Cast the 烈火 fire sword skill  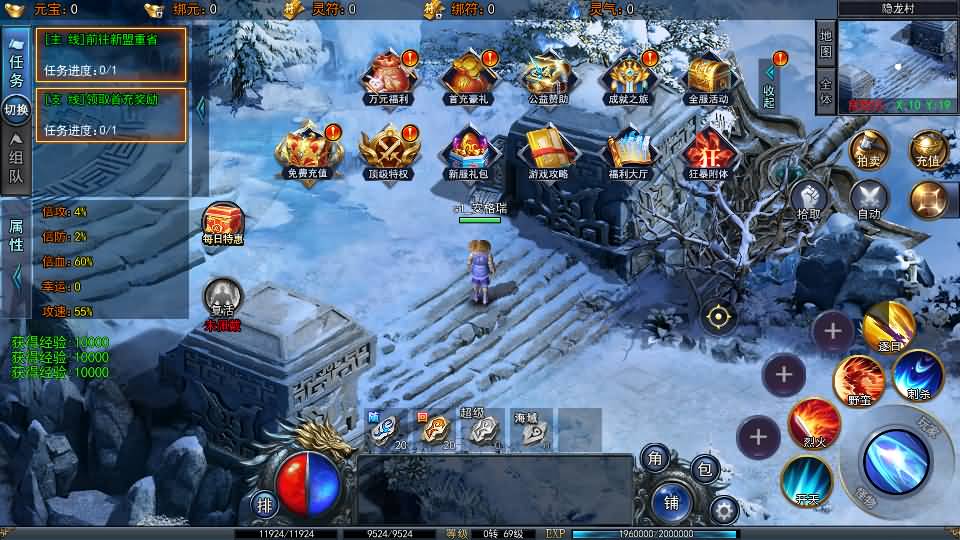pyautogui.click(x=813, y=424)
